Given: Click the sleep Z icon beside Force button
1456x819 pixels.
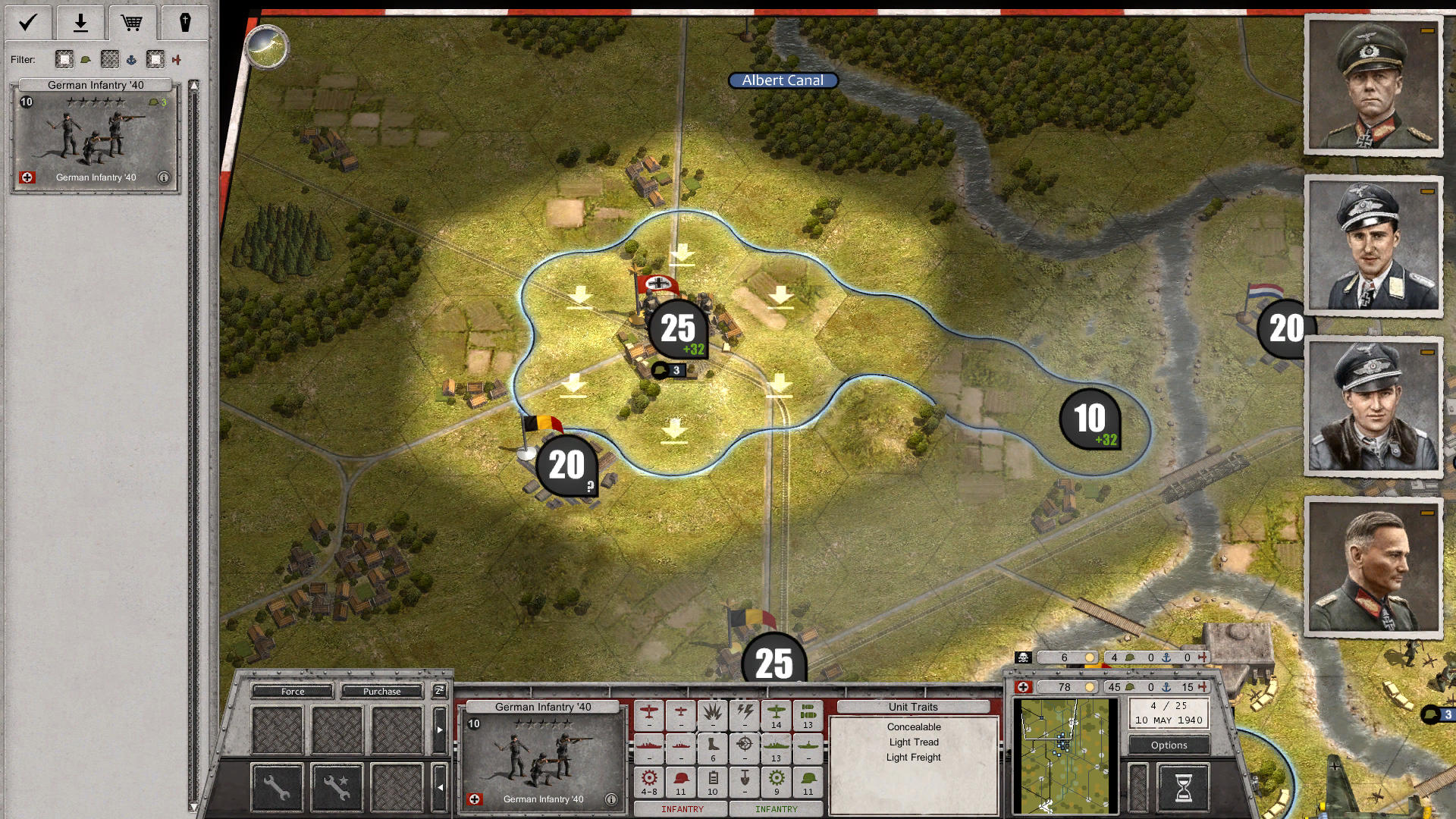Looking at the screenshot, I should pyautogui.click(x=439, y=691).
